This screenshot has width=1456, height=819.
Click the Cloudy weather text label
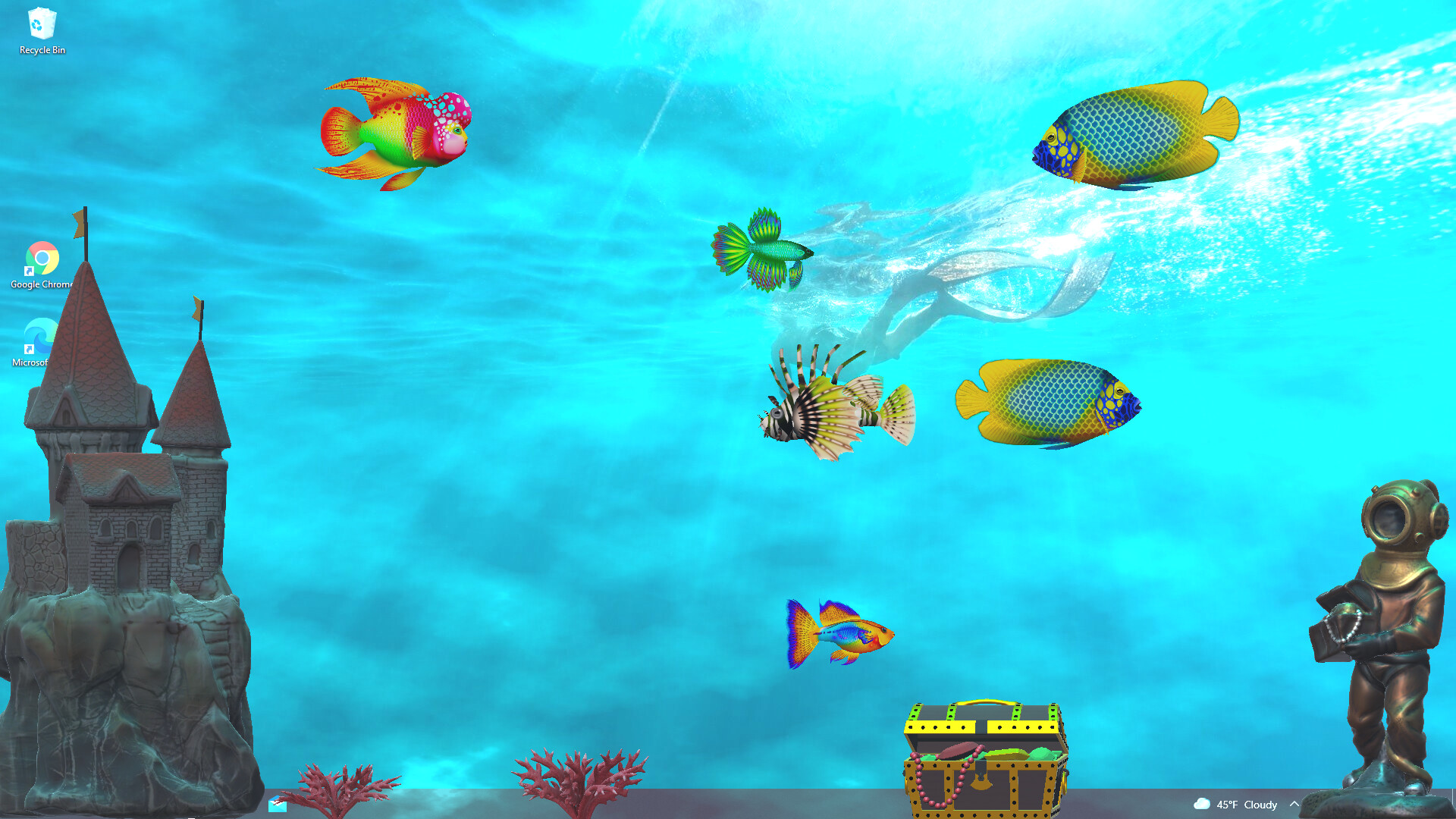(x=1260, y=805)
